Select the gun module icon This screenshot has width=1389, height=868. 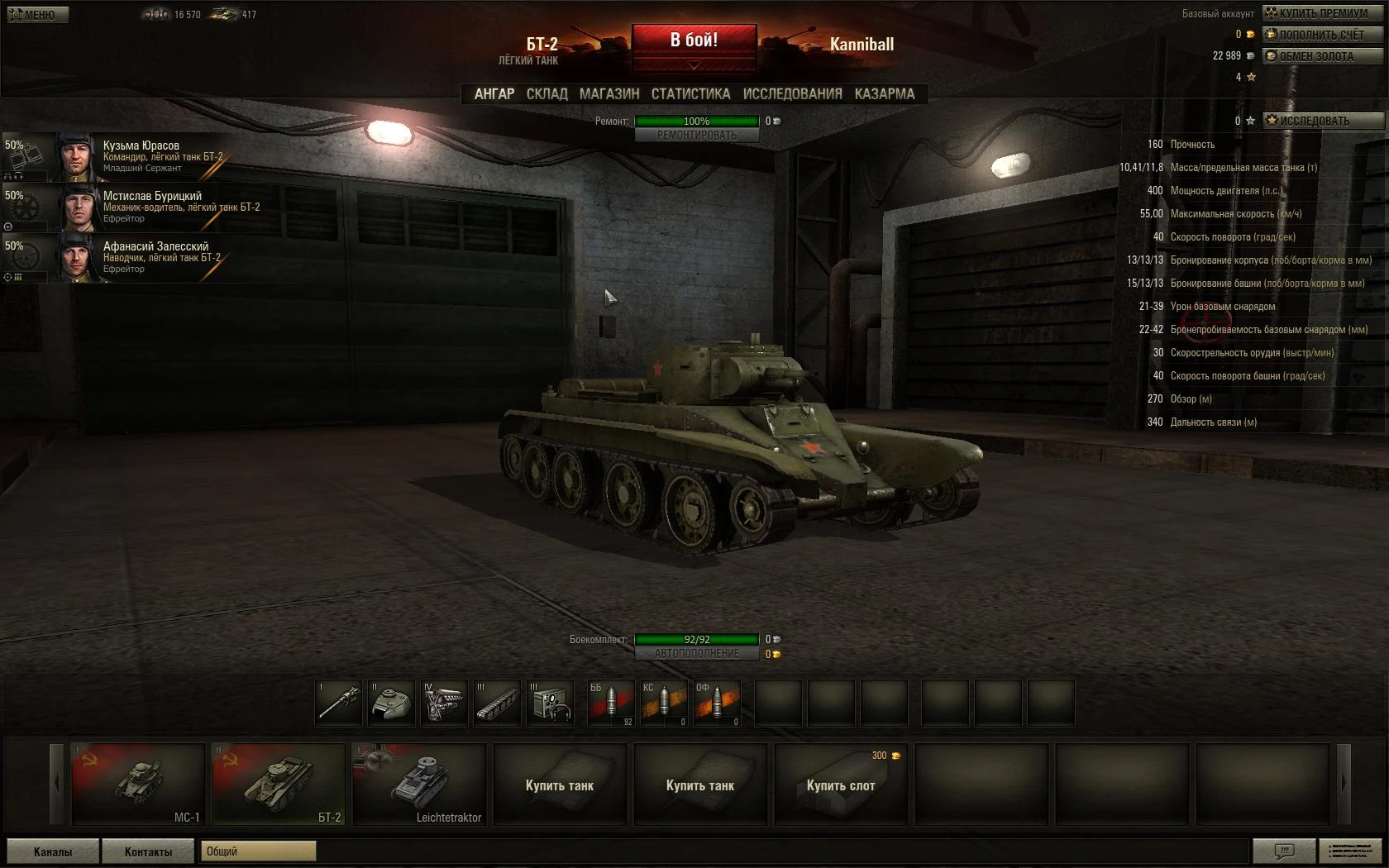[x=338, y=703]
